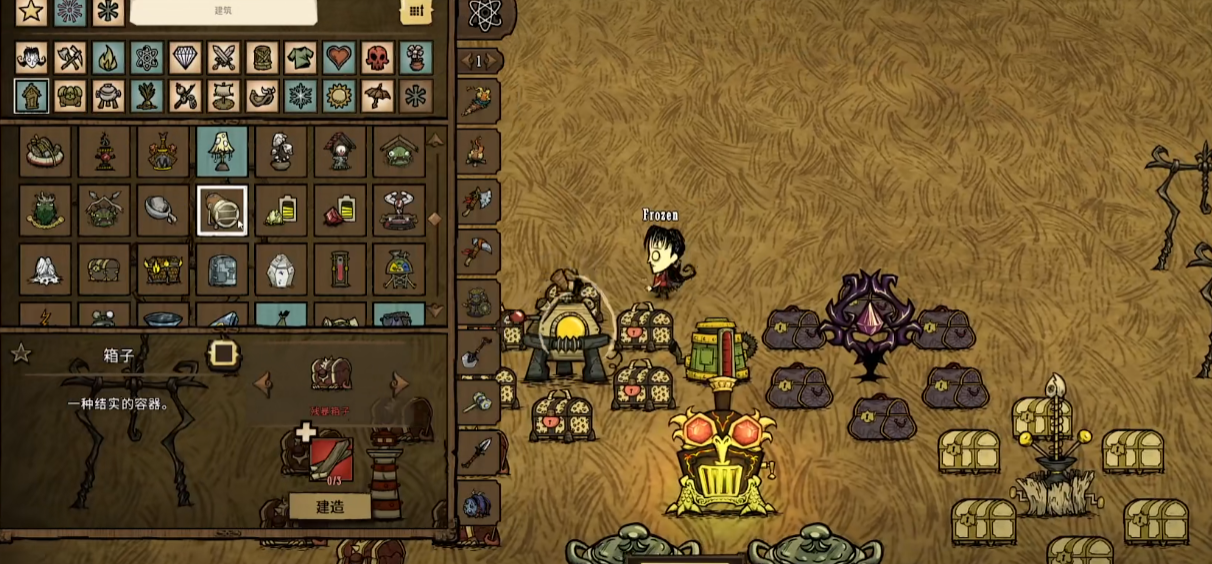
Task: Show the green shirt clothing category
Action: tap(301, 58)
